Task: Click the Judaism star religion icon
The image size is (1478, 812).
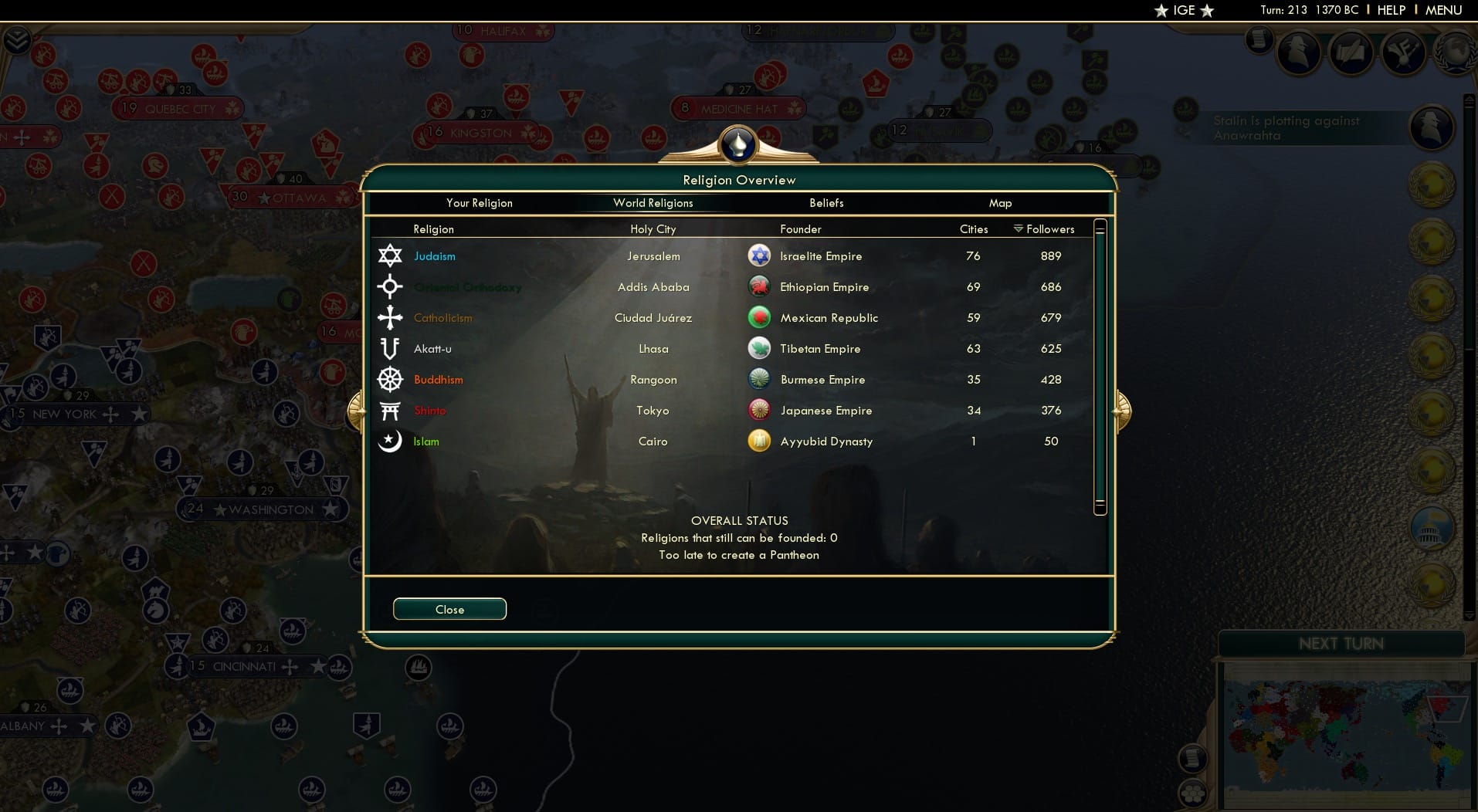Action: pos(392,255)
